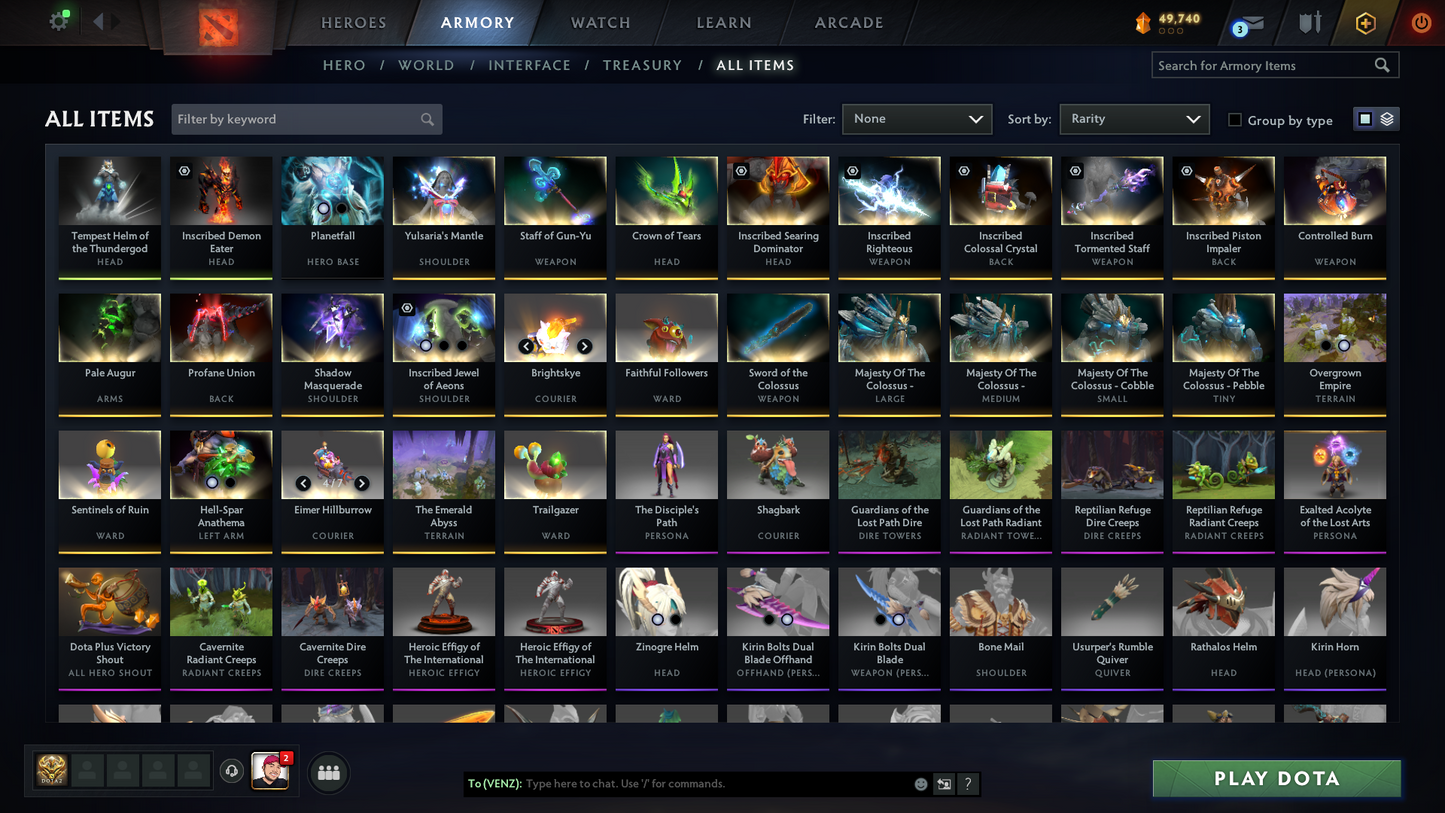Click the chat help question mark
This screenshot has width=1445, height=813.
click(x=967, y=784)
